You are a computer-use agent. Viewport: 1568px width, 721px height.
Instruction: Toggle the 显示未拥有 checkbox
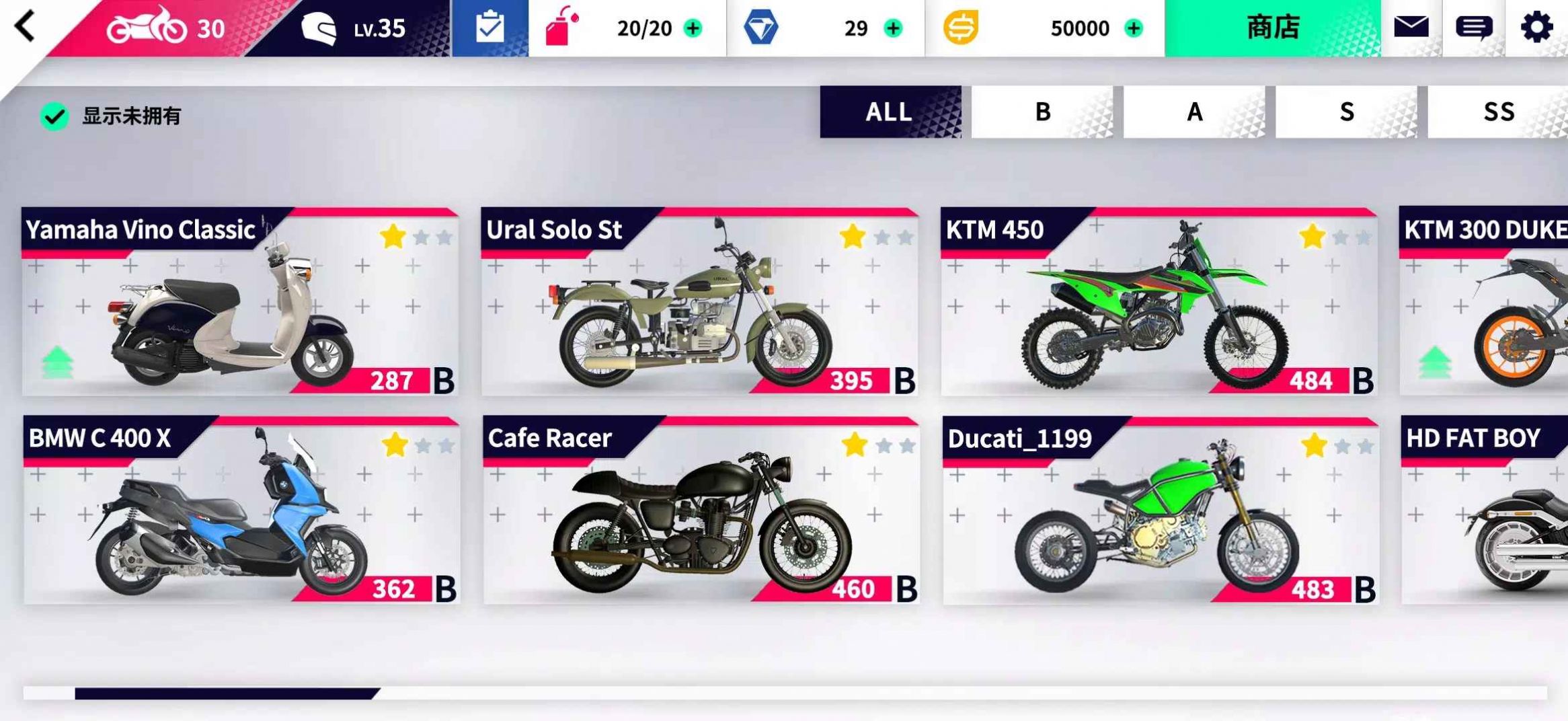coord(56,115)
